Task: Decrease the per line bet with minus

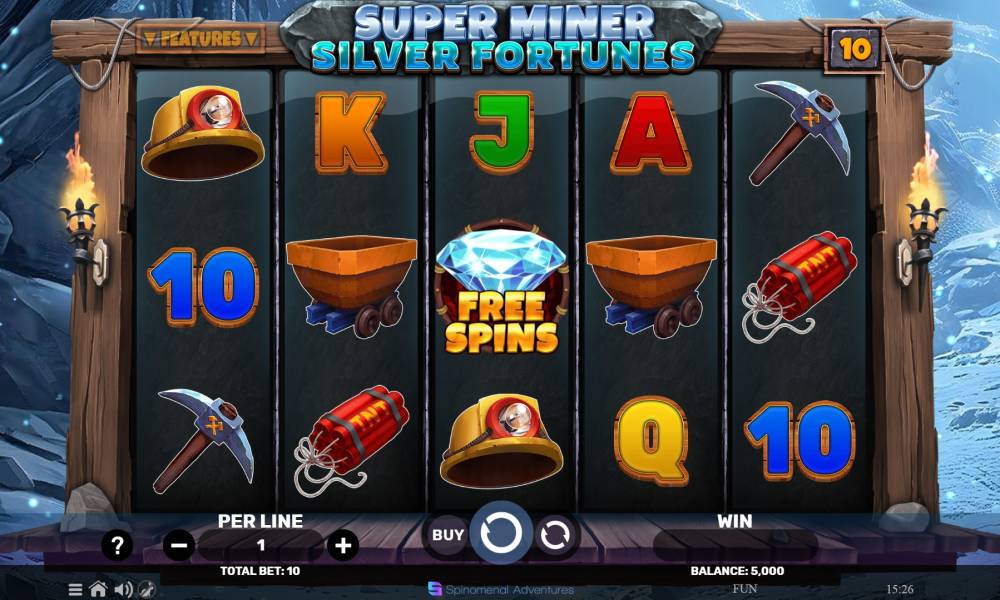Action: tap(180, 545)
